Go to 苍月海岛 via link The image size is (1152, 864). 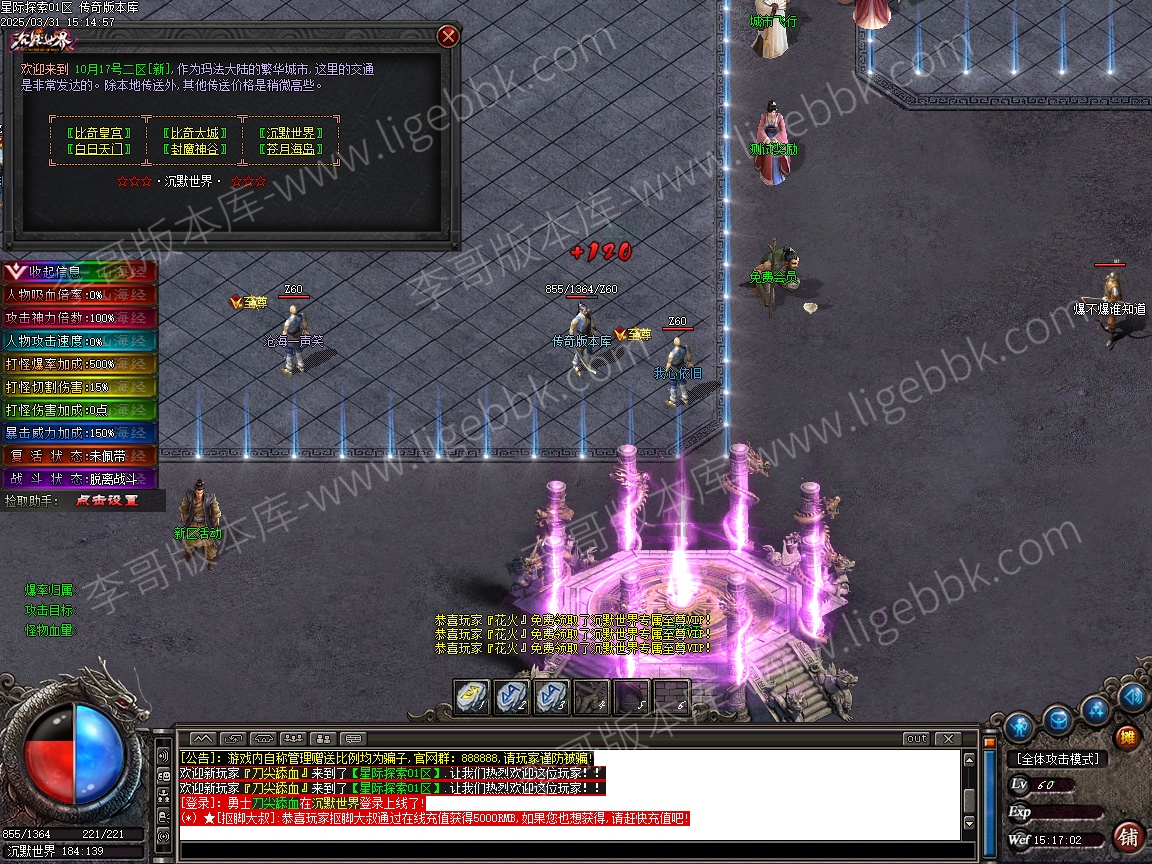(289, 149)
